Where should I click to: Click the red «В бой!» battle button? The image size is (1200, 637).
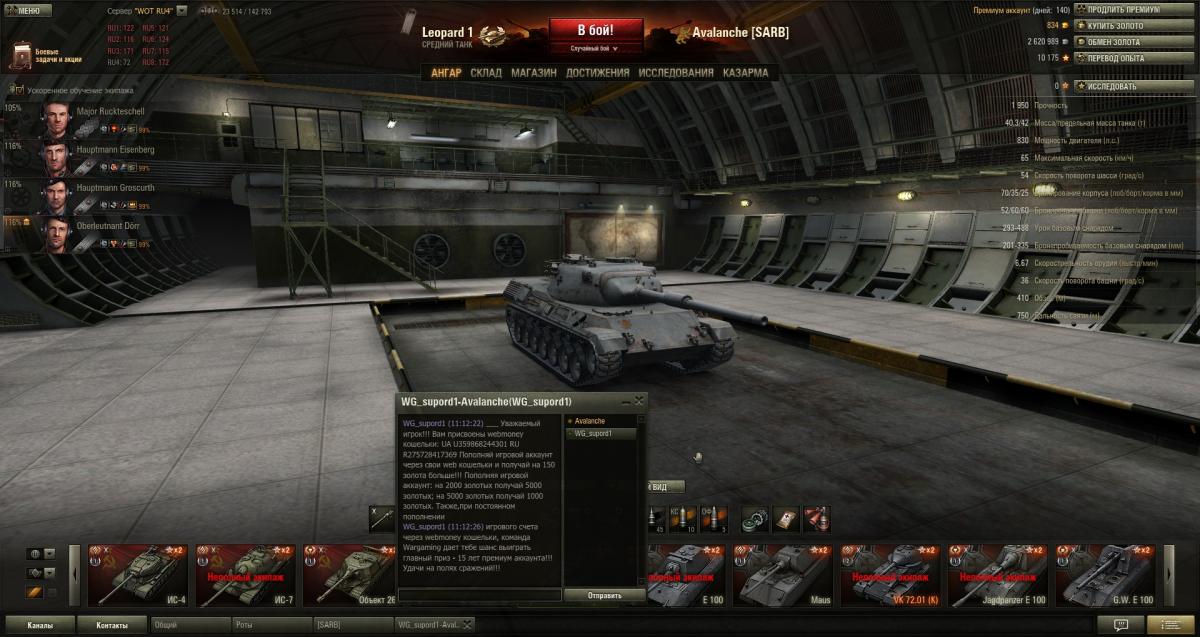pos(595,29)
